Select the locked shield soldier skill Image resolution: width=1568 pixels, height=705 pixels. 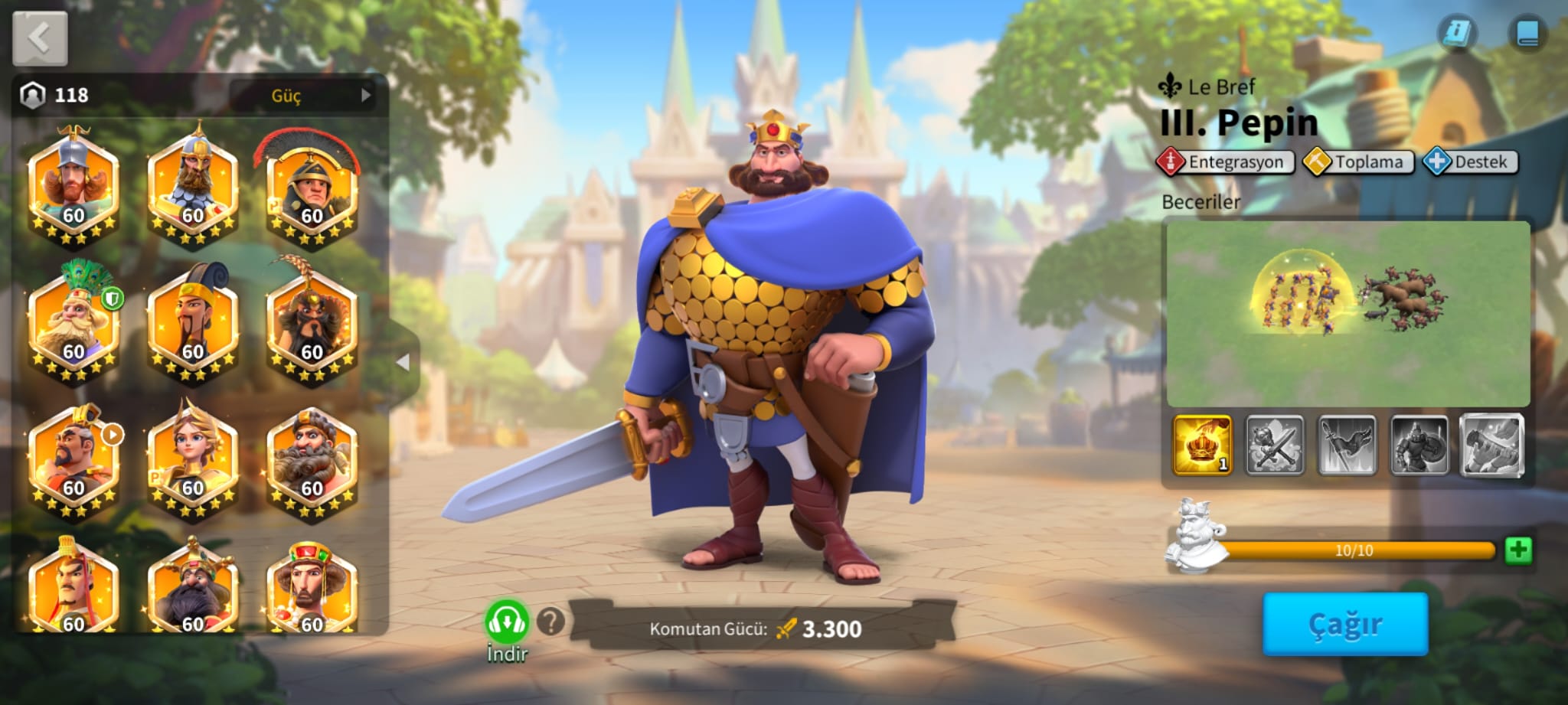coord(1419,445)
